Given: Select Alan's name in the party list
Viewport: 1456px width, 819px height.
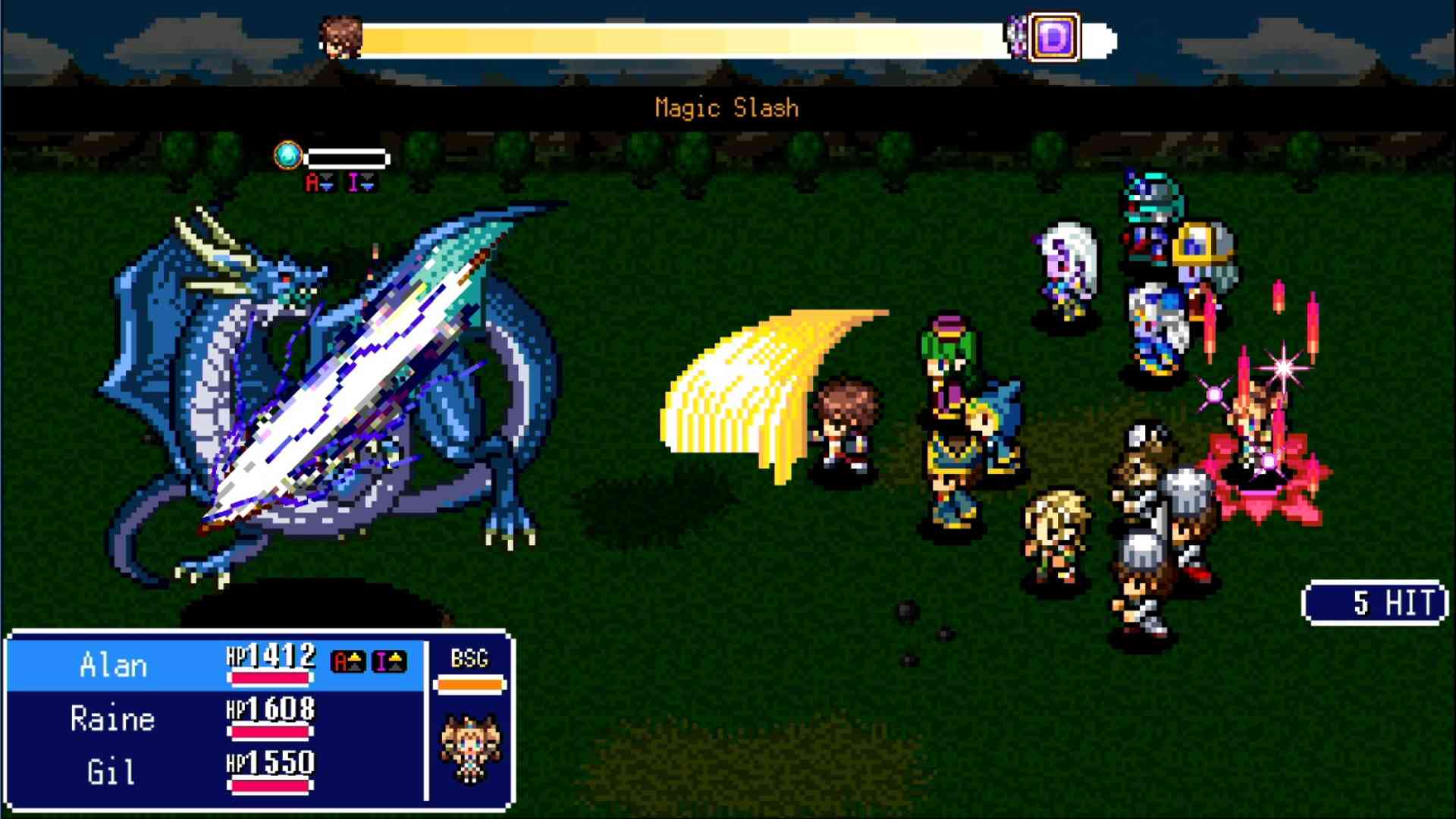Looking at the screenshot, I should tap(112, 666).
